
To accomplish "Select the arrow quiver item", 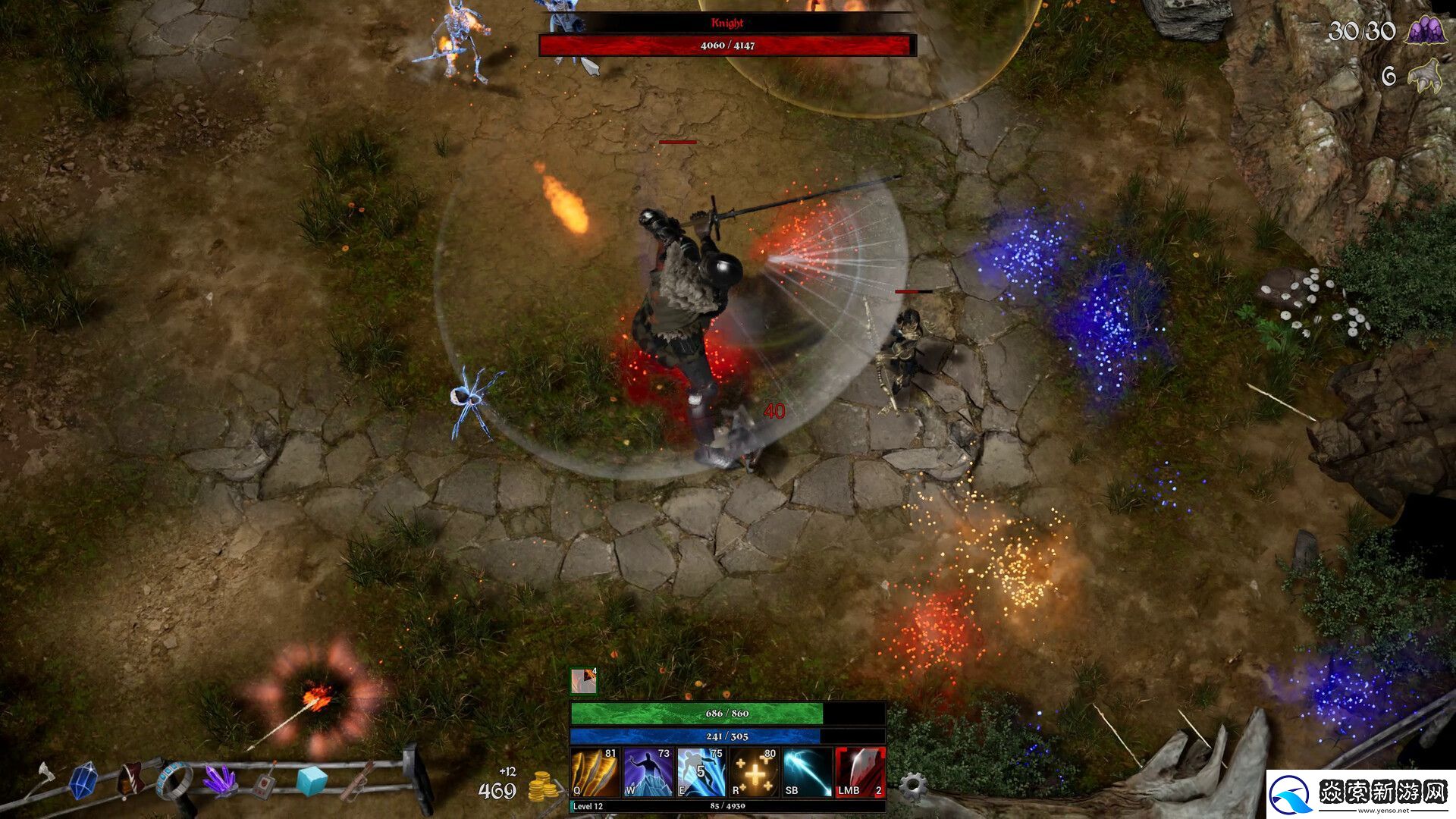I will click(359, 782).
